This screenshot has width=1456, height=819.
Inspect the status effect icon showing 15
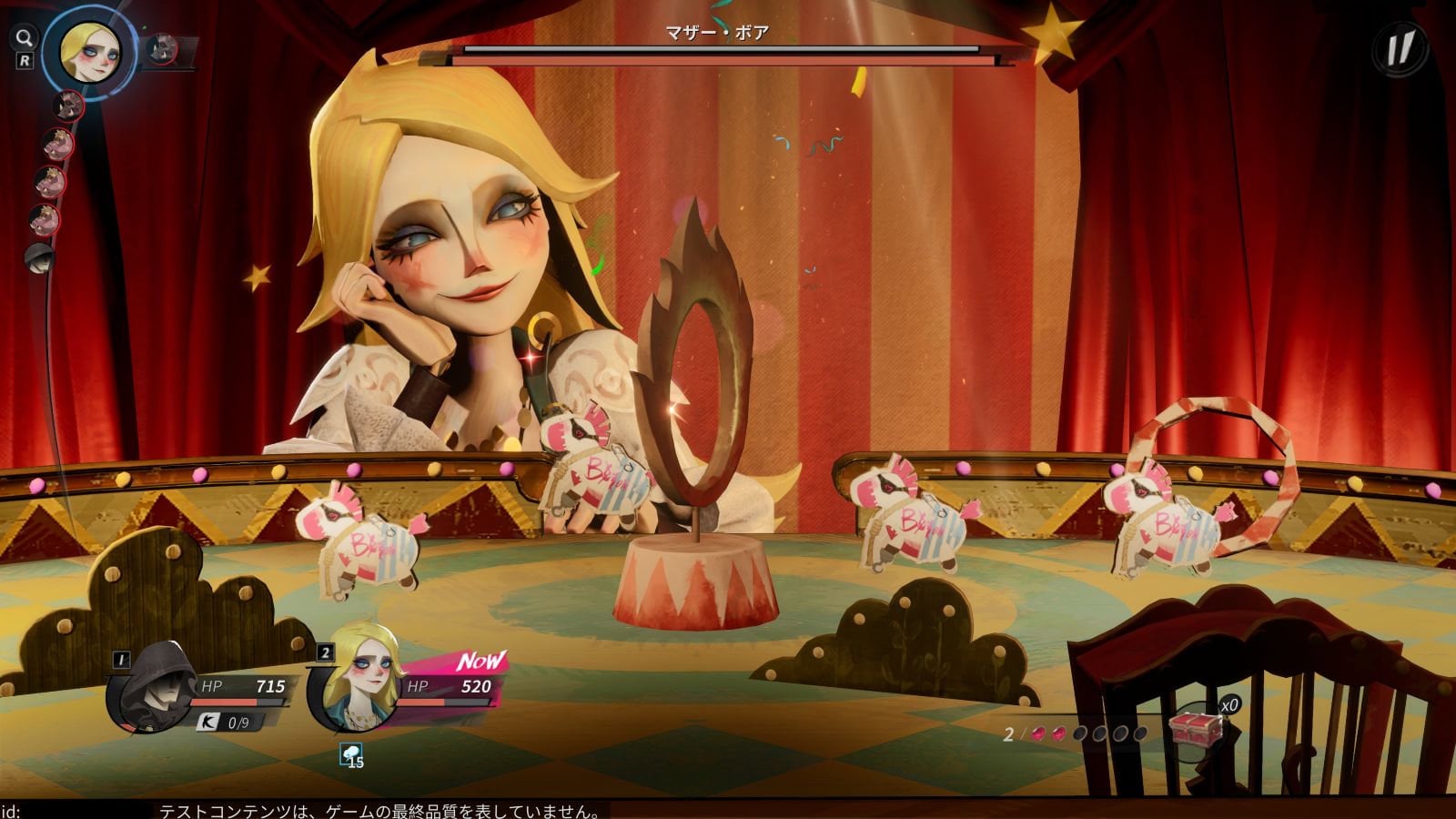[351, 755]
